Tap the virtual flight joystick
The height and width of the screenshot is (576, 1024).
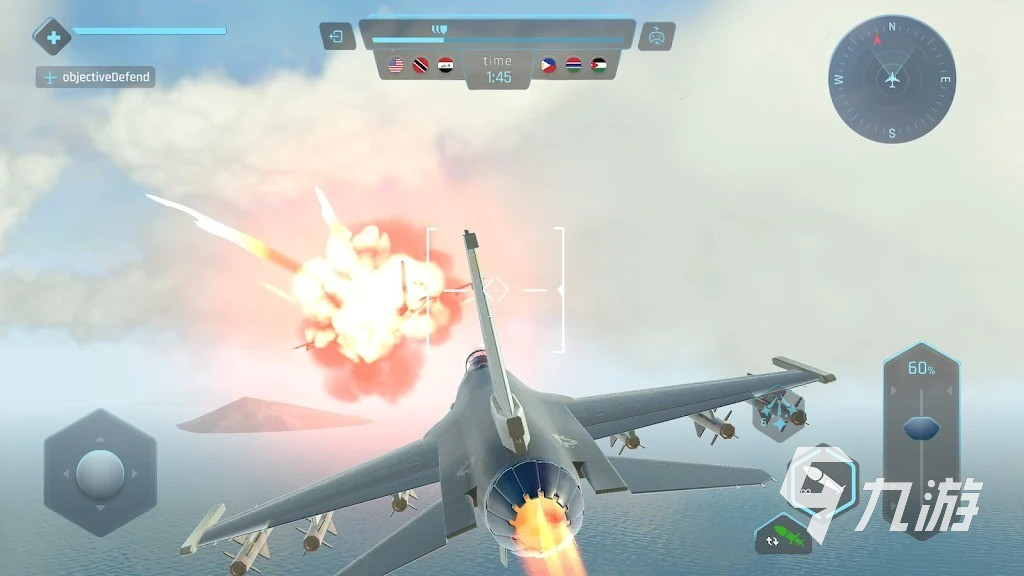100,471
